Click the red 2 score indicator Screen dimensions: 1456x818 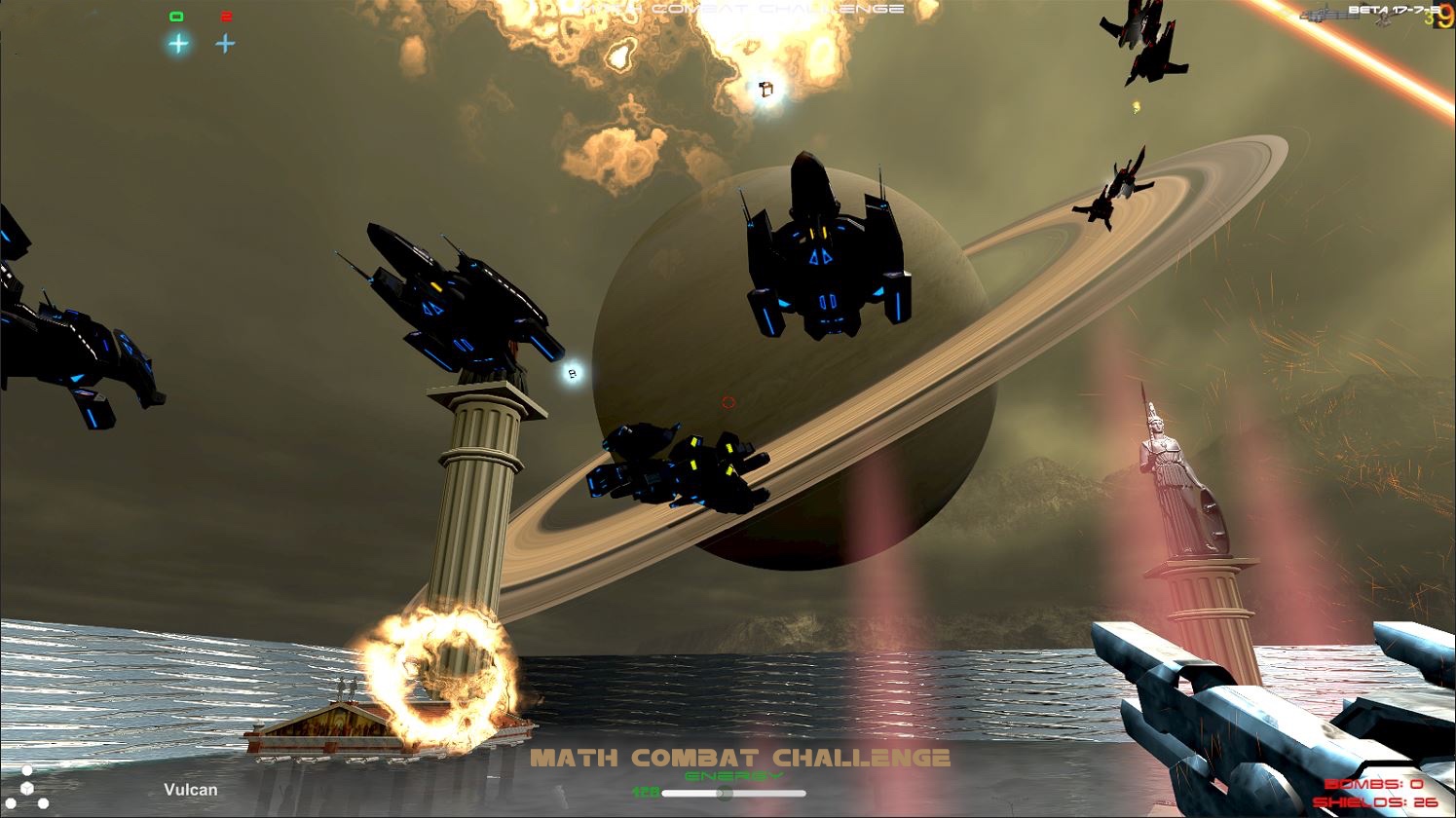pyautogui.click(x=225, y=15)
